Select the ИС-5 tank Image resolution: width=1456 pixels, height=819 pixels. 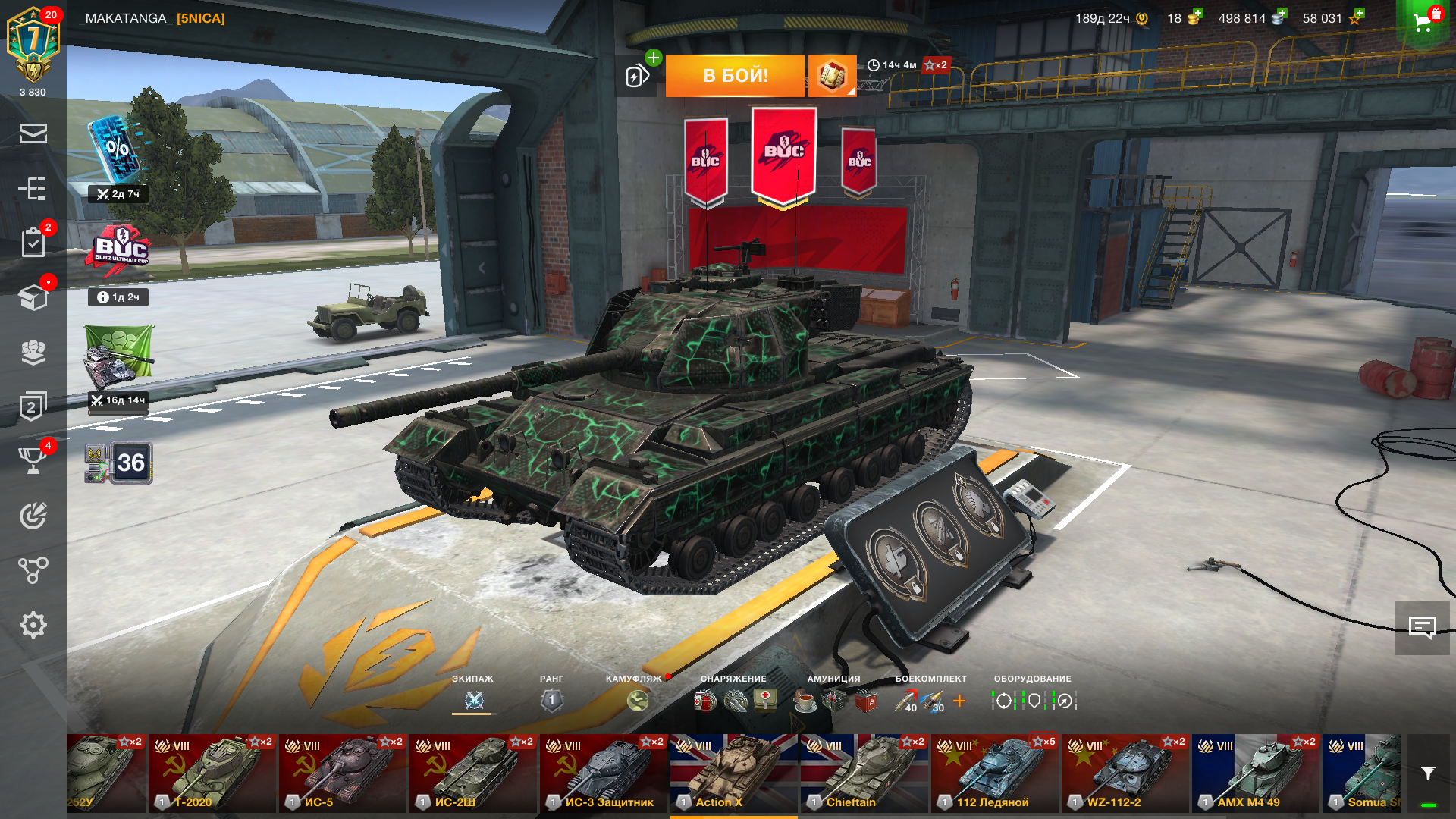[344, 773]
